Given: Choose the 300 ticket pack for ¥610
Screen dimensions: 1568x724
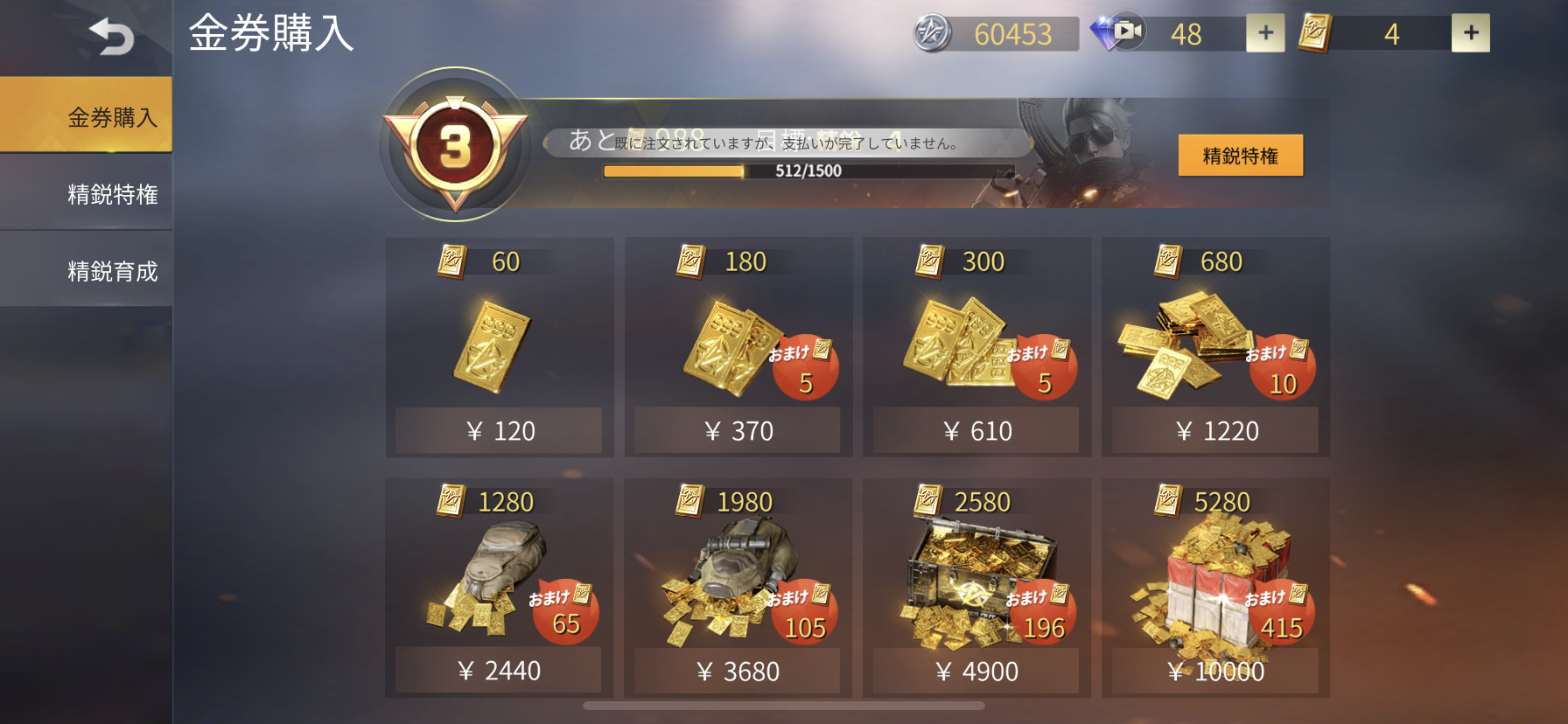Looking at the screenshot, I should click(976, 430).
